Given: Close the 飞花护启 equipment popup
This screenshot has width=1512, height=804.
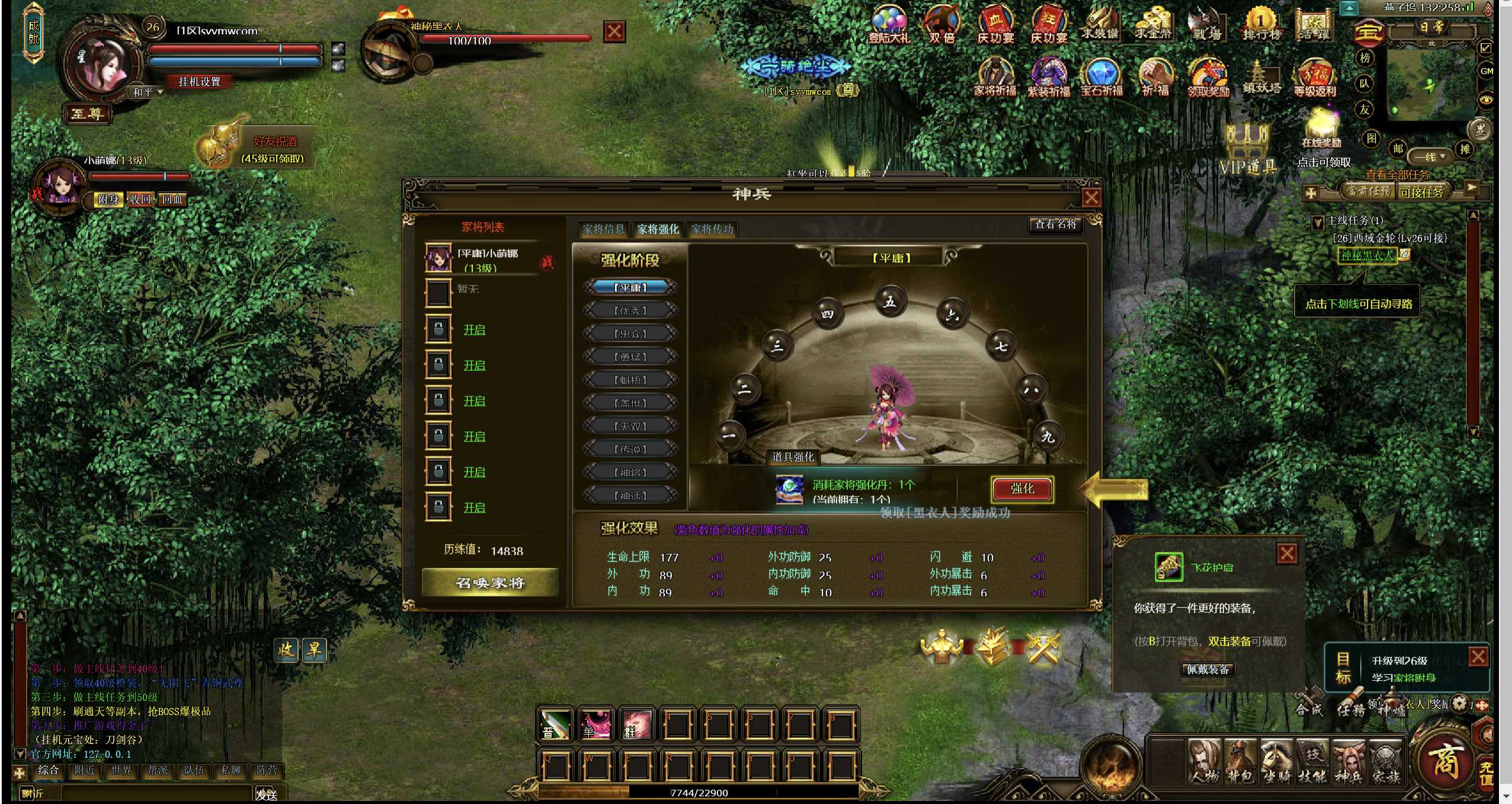Looking at the screenshot, I should point(1286,554).
